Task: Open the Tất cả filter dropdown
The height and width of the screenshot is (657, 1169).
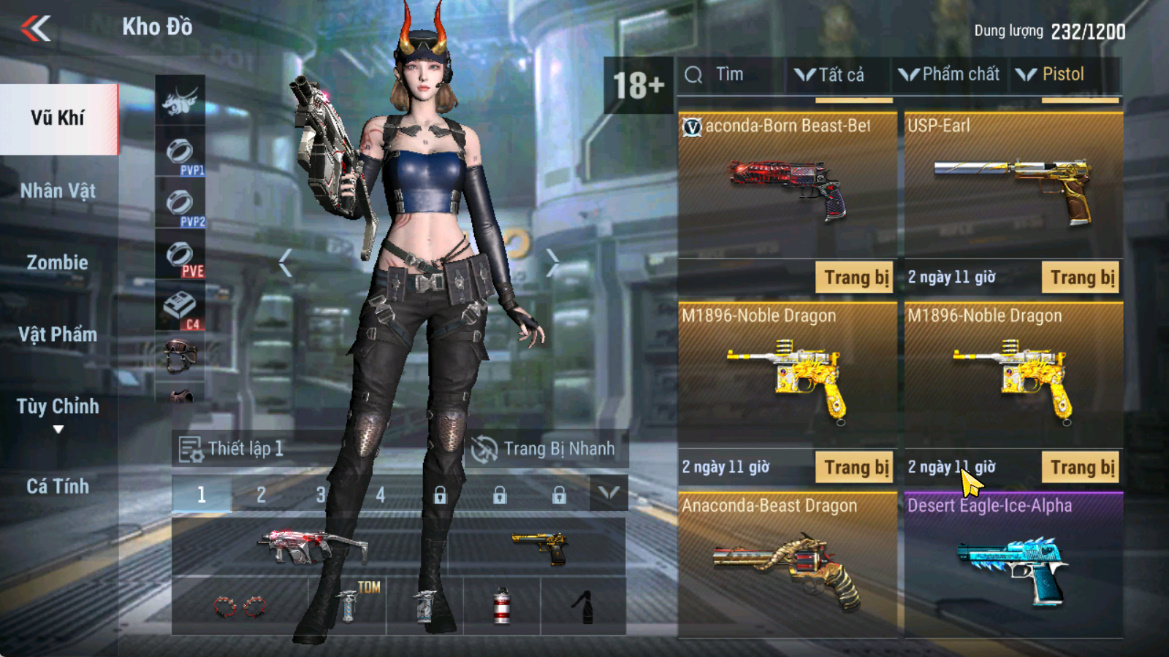Action: coord(829,75)
